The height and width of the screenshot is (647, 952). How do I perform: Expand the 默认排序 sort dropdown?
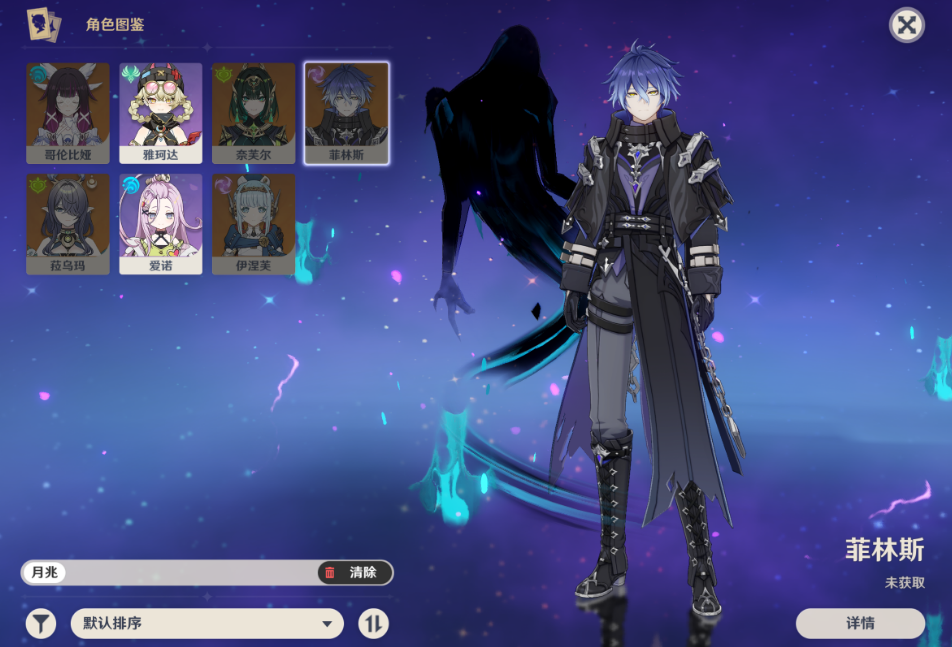click(x=207, y=624)
